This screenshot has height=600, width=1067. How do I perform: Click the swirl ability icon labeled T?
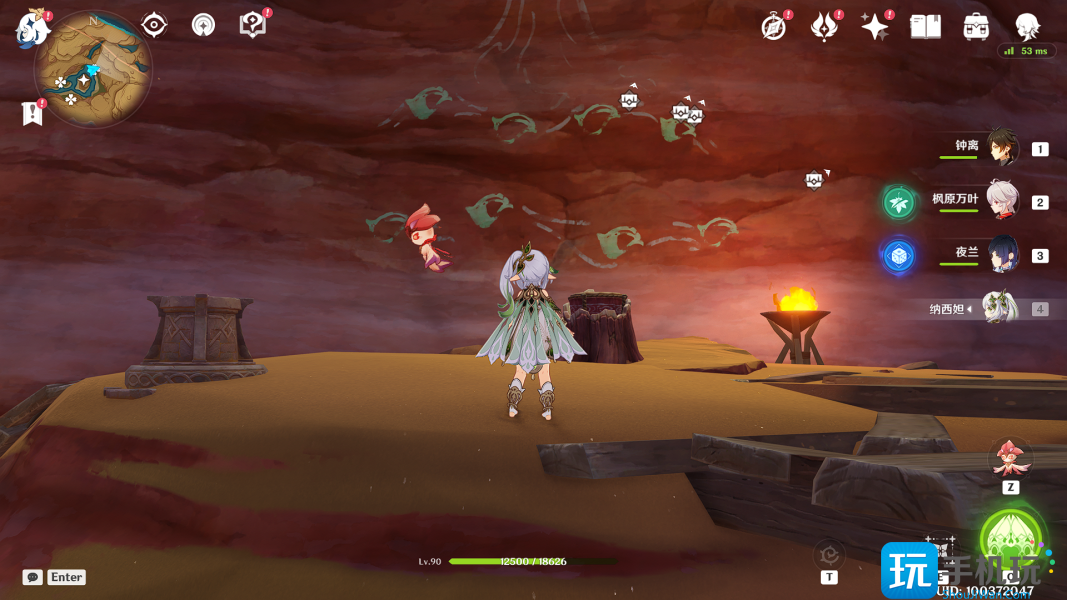(829, 555)
